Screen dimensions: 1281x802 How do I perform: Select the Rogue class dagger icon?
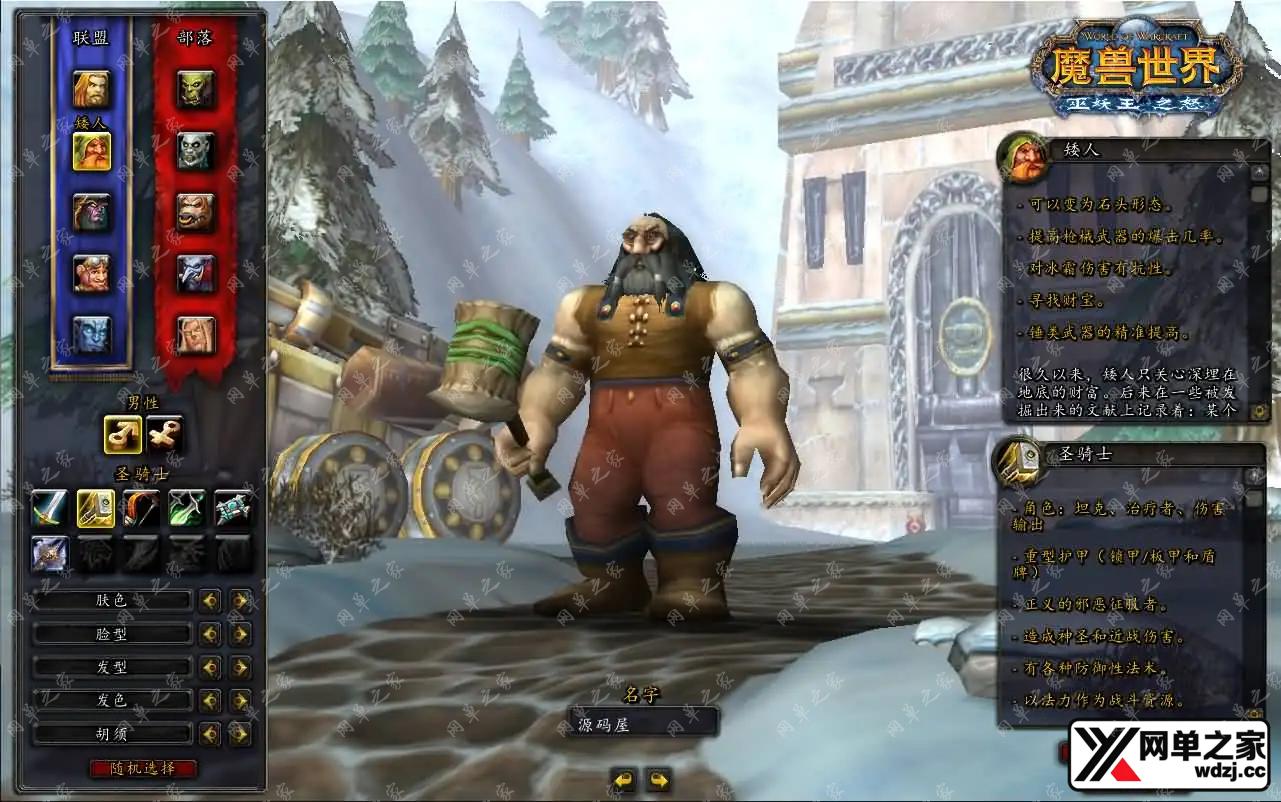(x=187, y=509)
